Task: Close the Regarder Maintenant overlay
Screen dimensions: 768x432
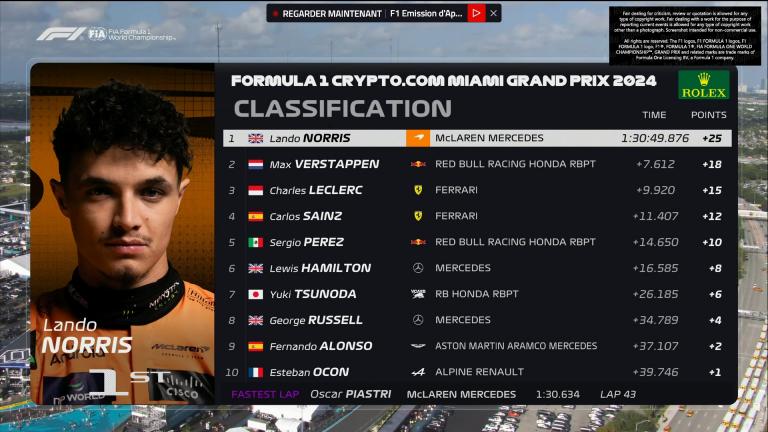Action: (x=494, y=13)
